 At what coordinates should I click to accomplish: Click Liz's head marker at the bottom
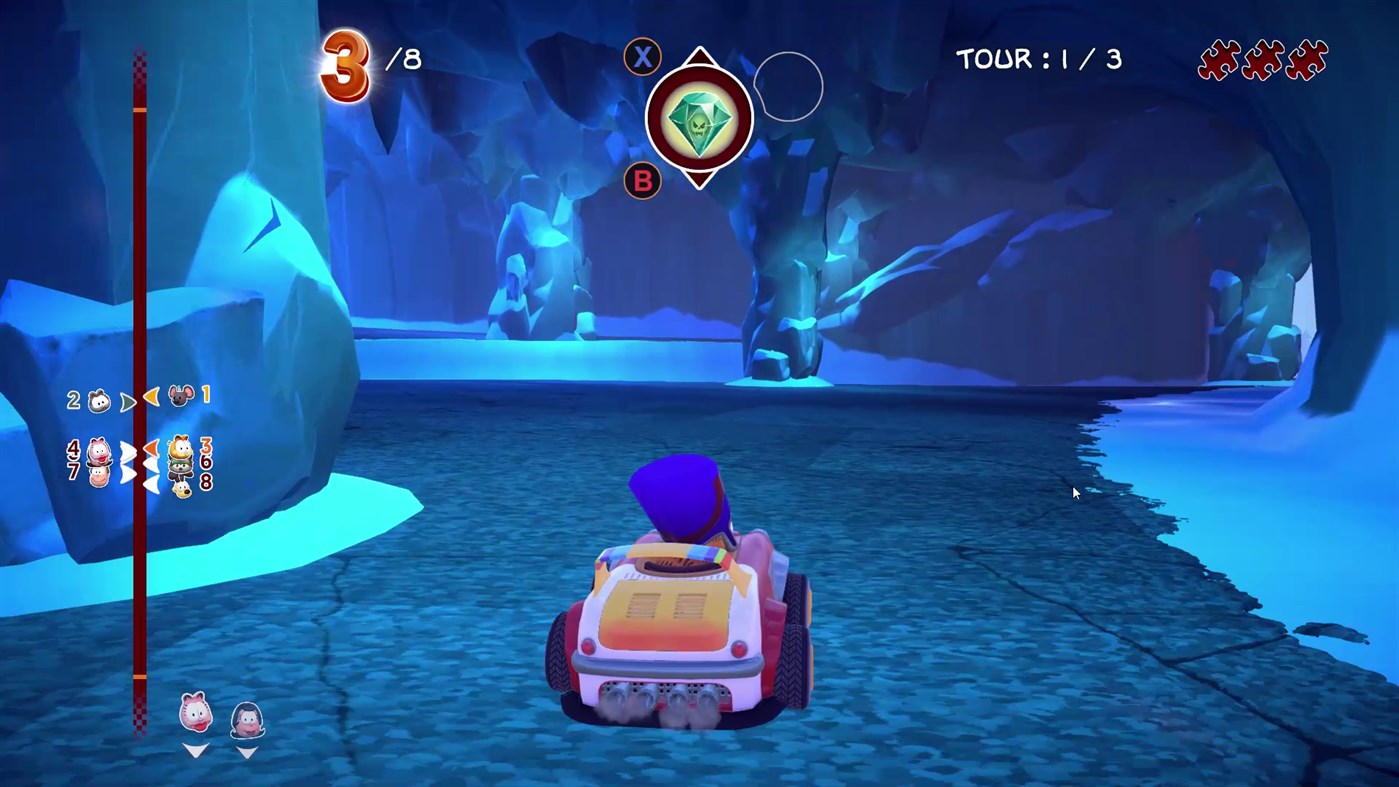[247, 720]
